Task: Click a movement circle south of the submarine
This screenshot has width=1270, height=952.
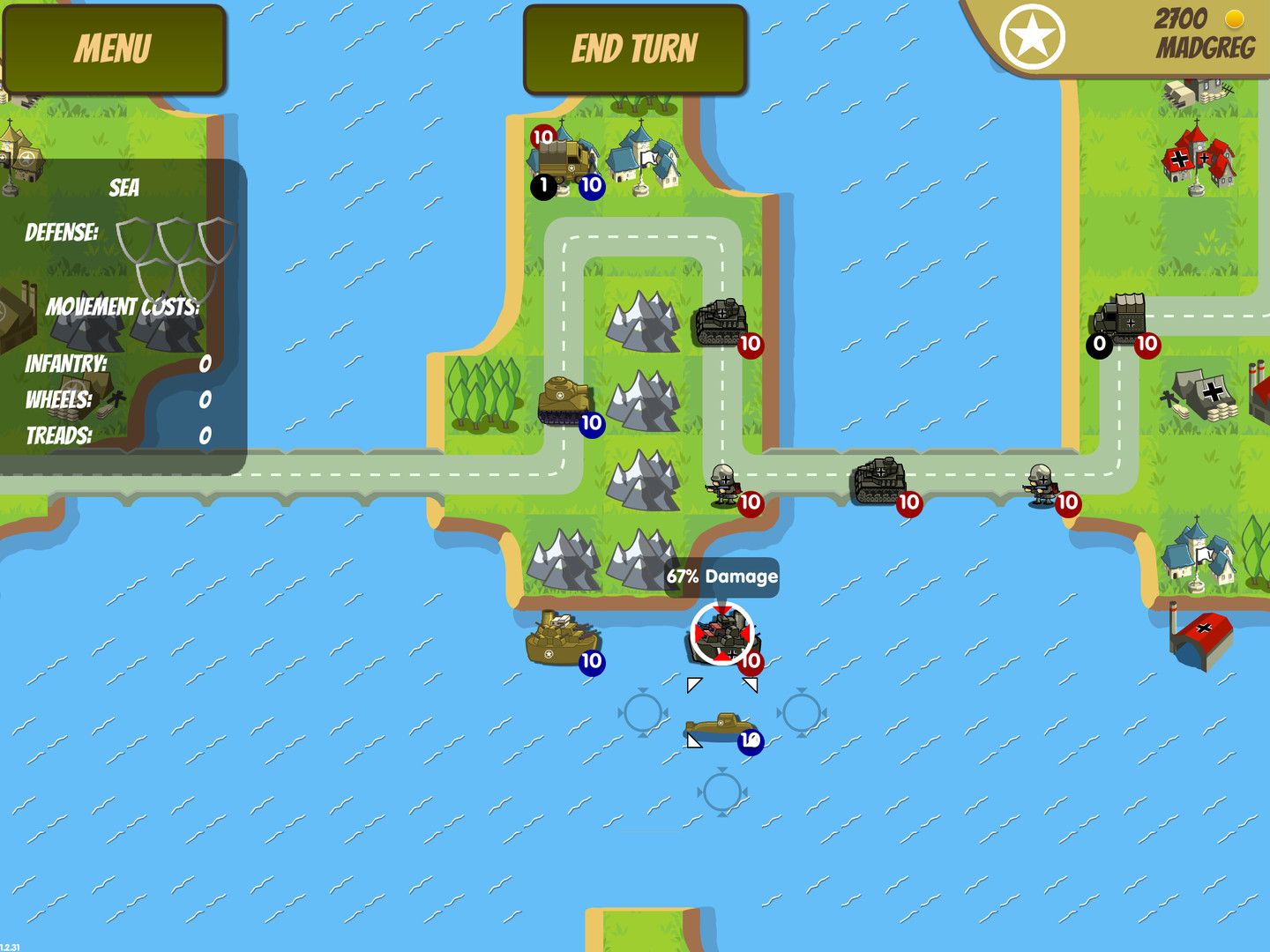Action: pos(721,792)
